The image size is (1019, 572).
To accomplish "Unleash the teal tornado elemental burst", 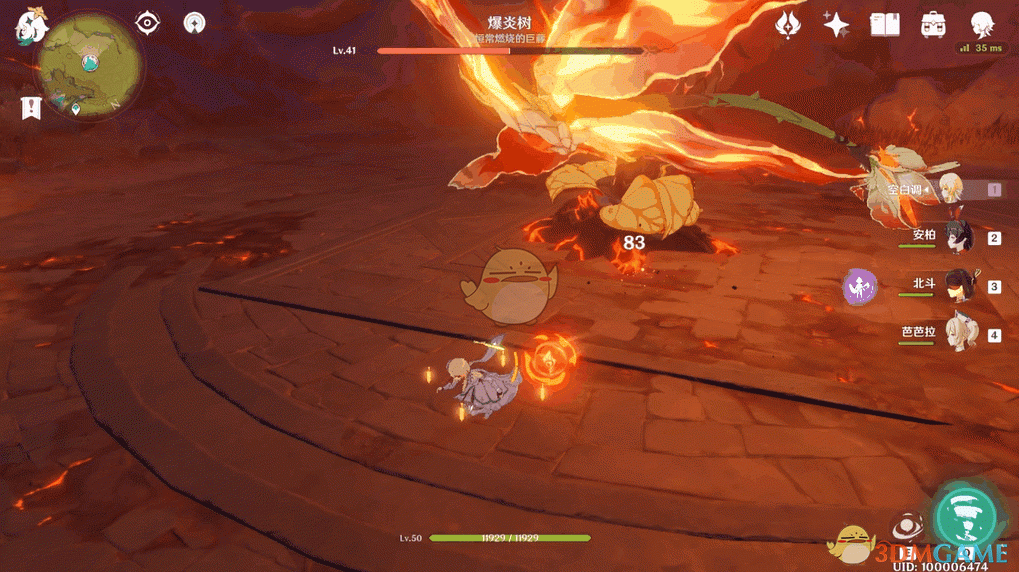I will [x=965, y=517].
